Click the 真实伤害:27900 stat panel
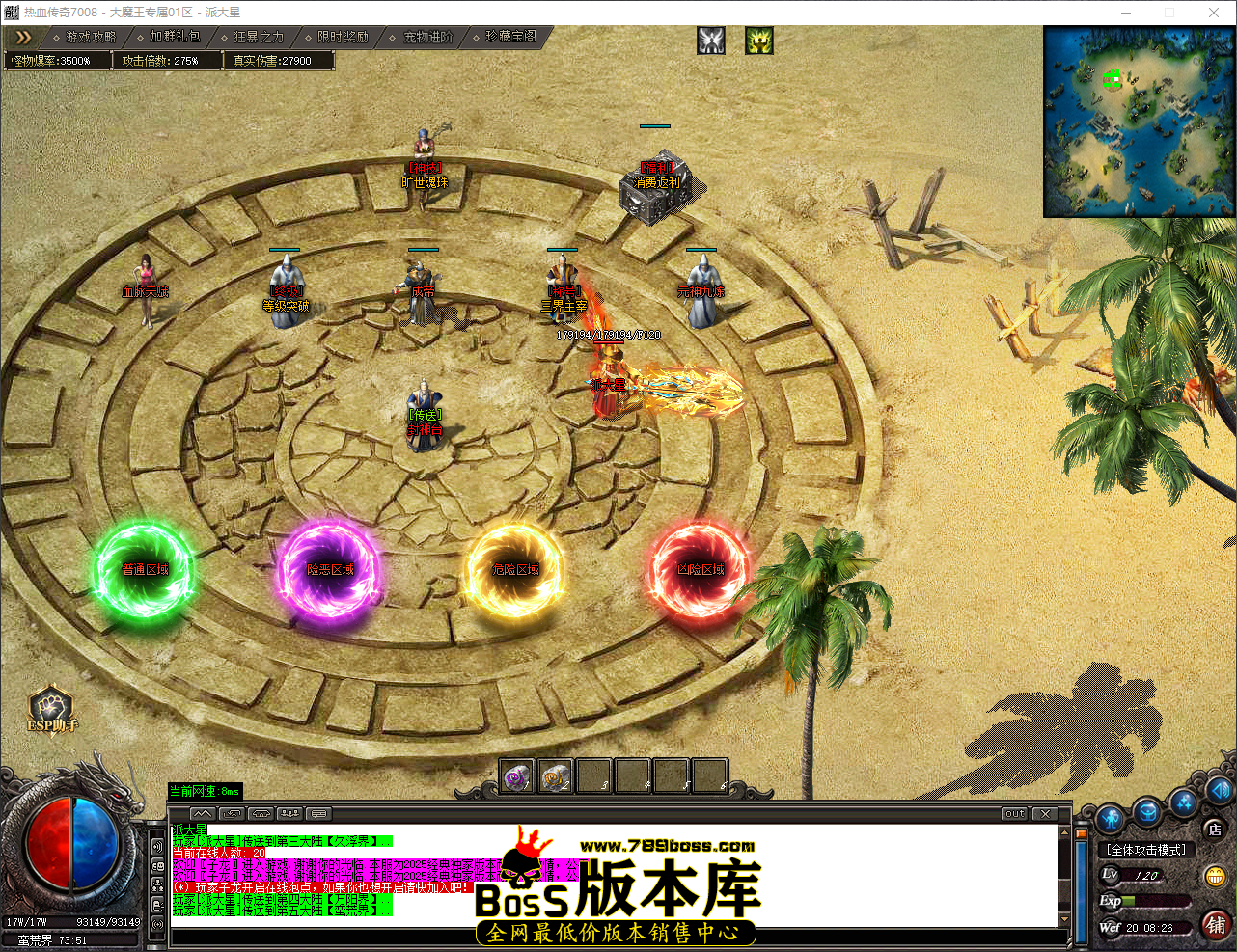Image resolution: width=1237 pixels, height=952 pixels. (x=277, y=59)
